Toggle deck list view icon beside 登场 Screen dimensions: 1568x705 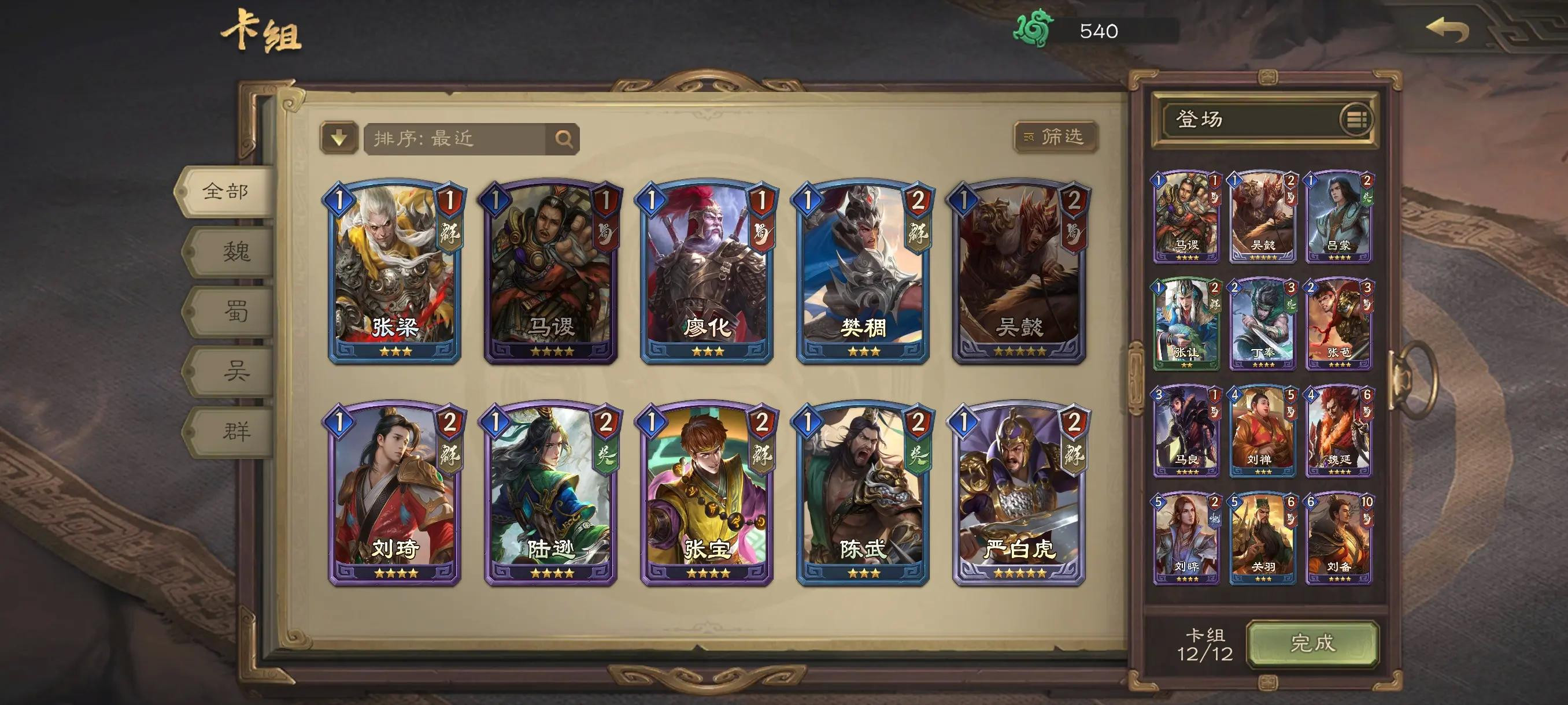pos(1356,119)
